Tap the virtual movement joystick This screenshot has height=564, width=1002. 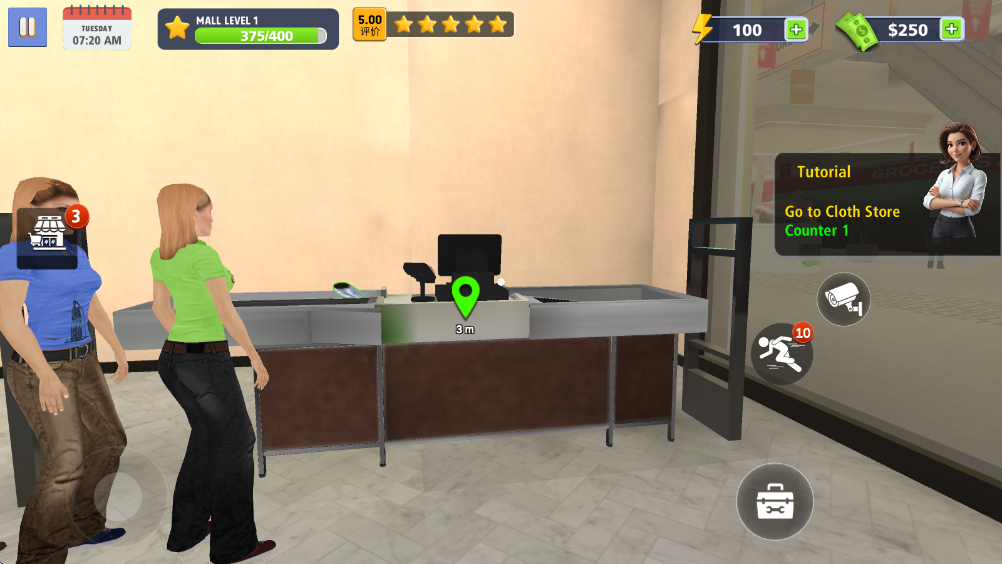click(x=118, y=497)
